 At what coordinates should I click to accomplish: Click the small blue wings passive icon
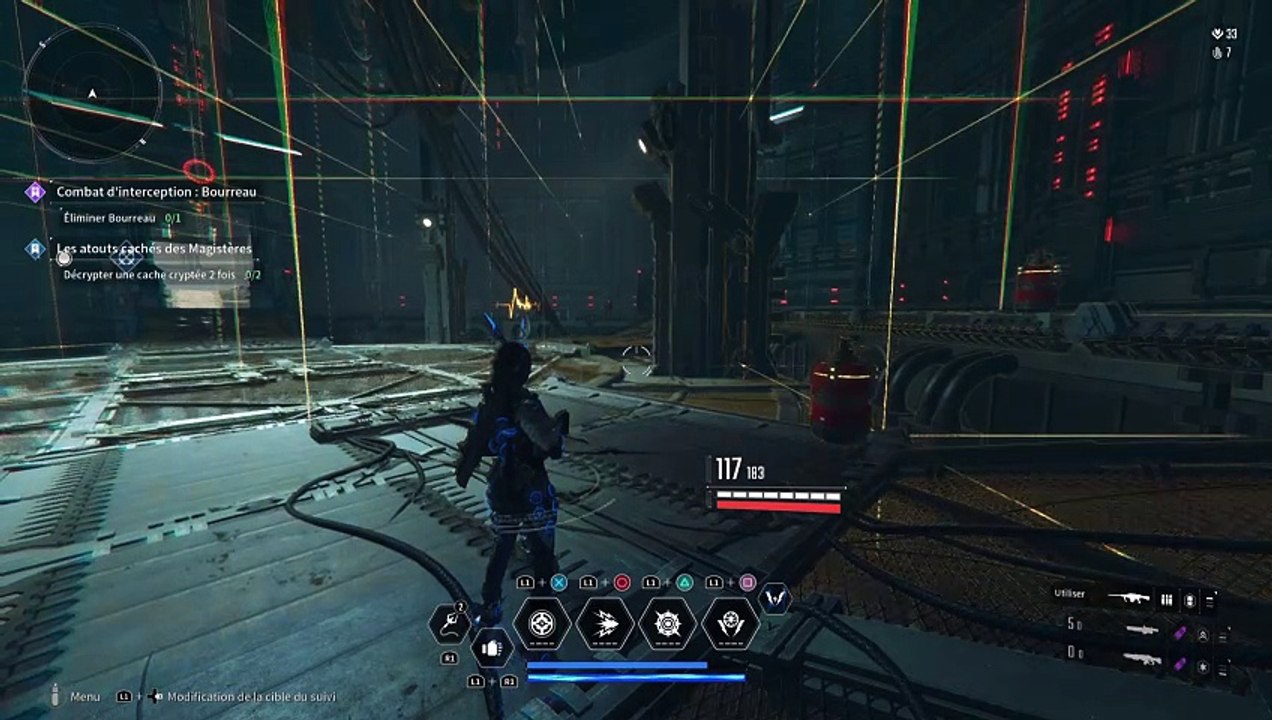click(x=775, y=598)
